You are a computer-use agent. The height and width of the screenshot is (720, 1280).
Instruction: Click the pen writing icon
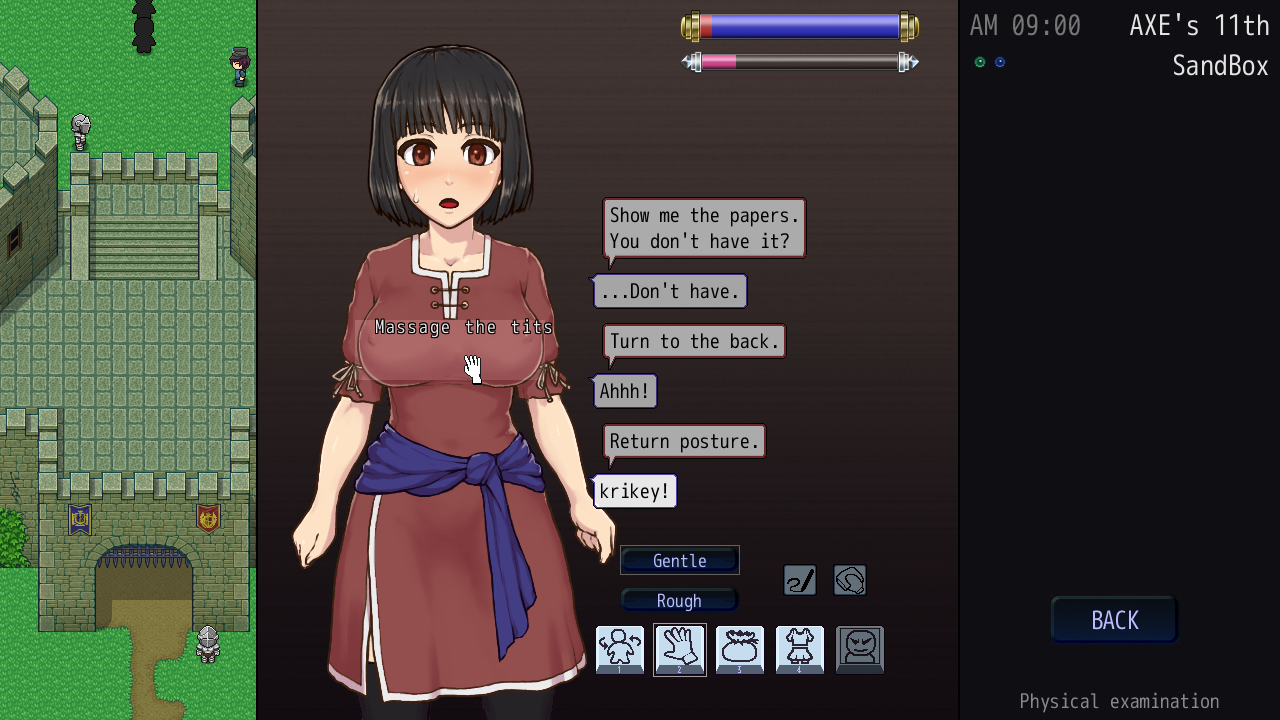[800, 580]
